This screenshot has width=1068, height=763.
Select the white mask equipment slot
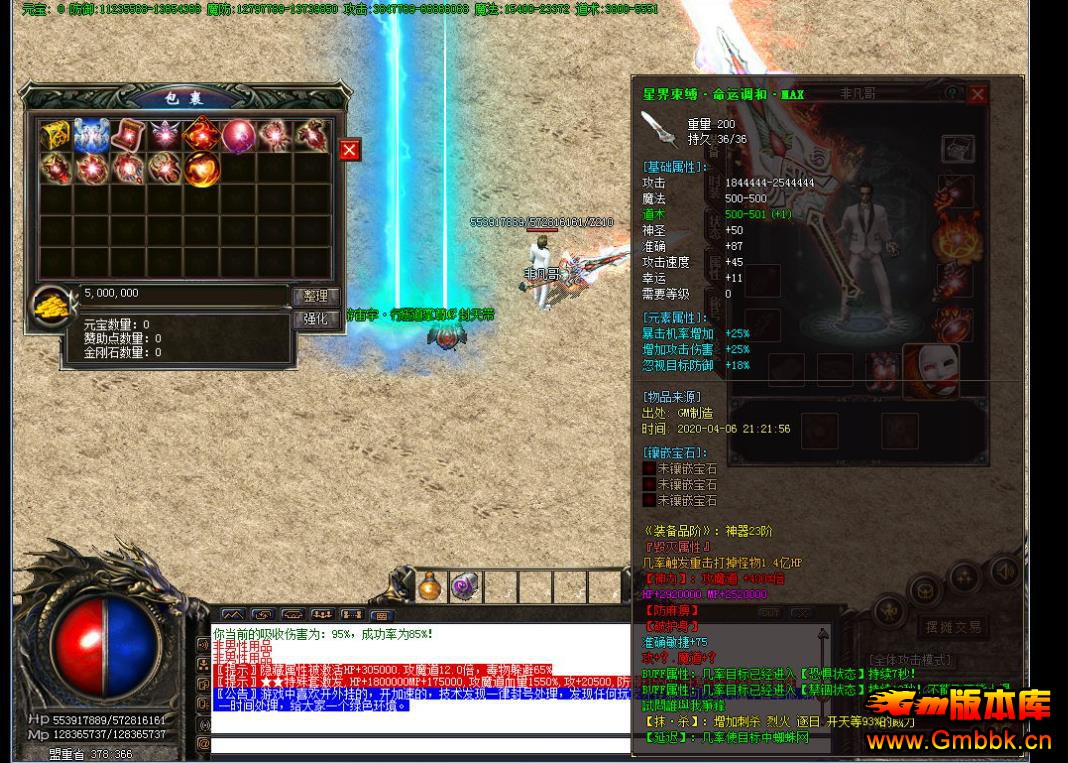pos(932,370)
